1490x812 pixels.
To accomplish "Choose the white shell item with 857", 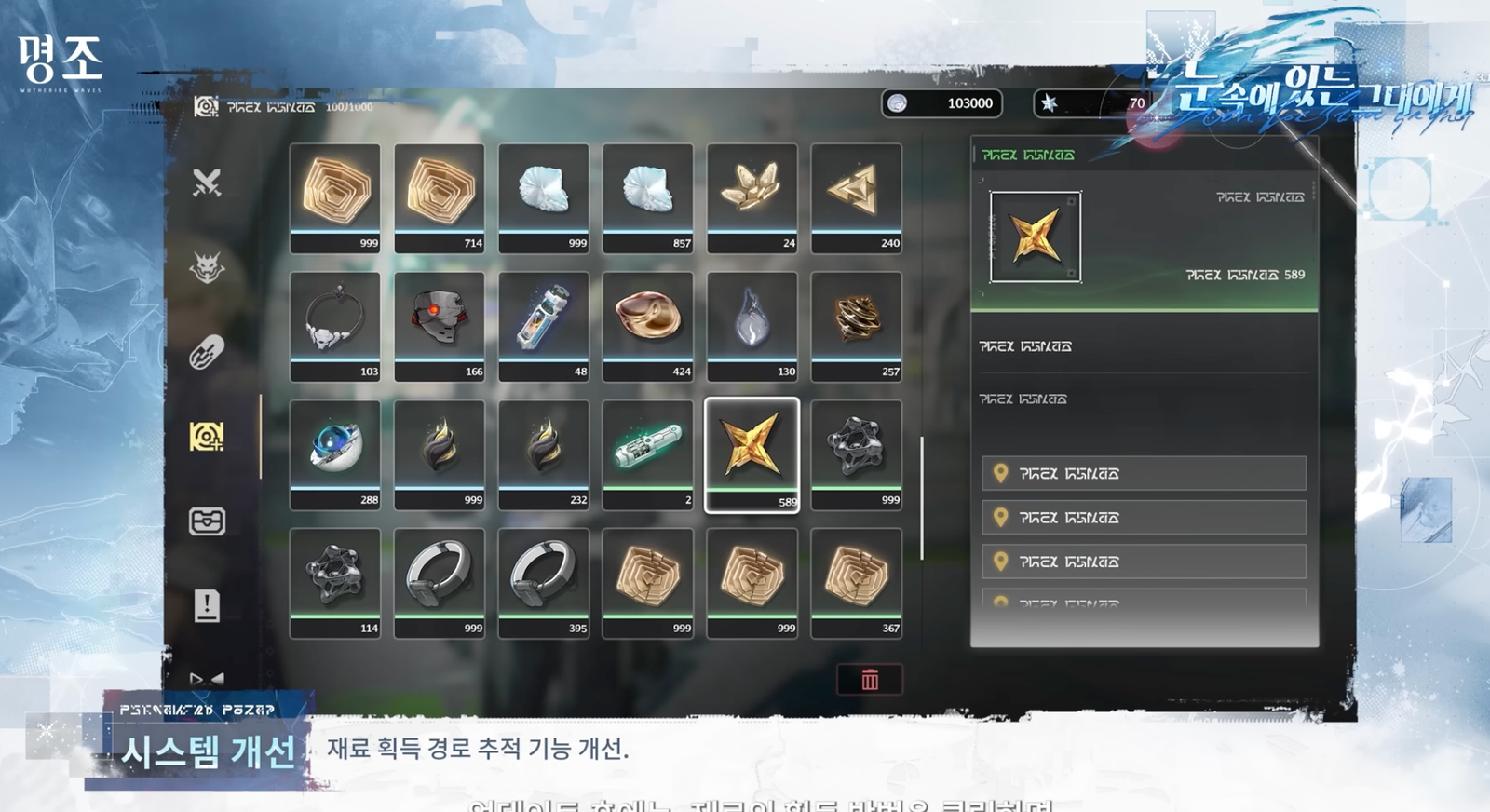I will coord(648,196).
